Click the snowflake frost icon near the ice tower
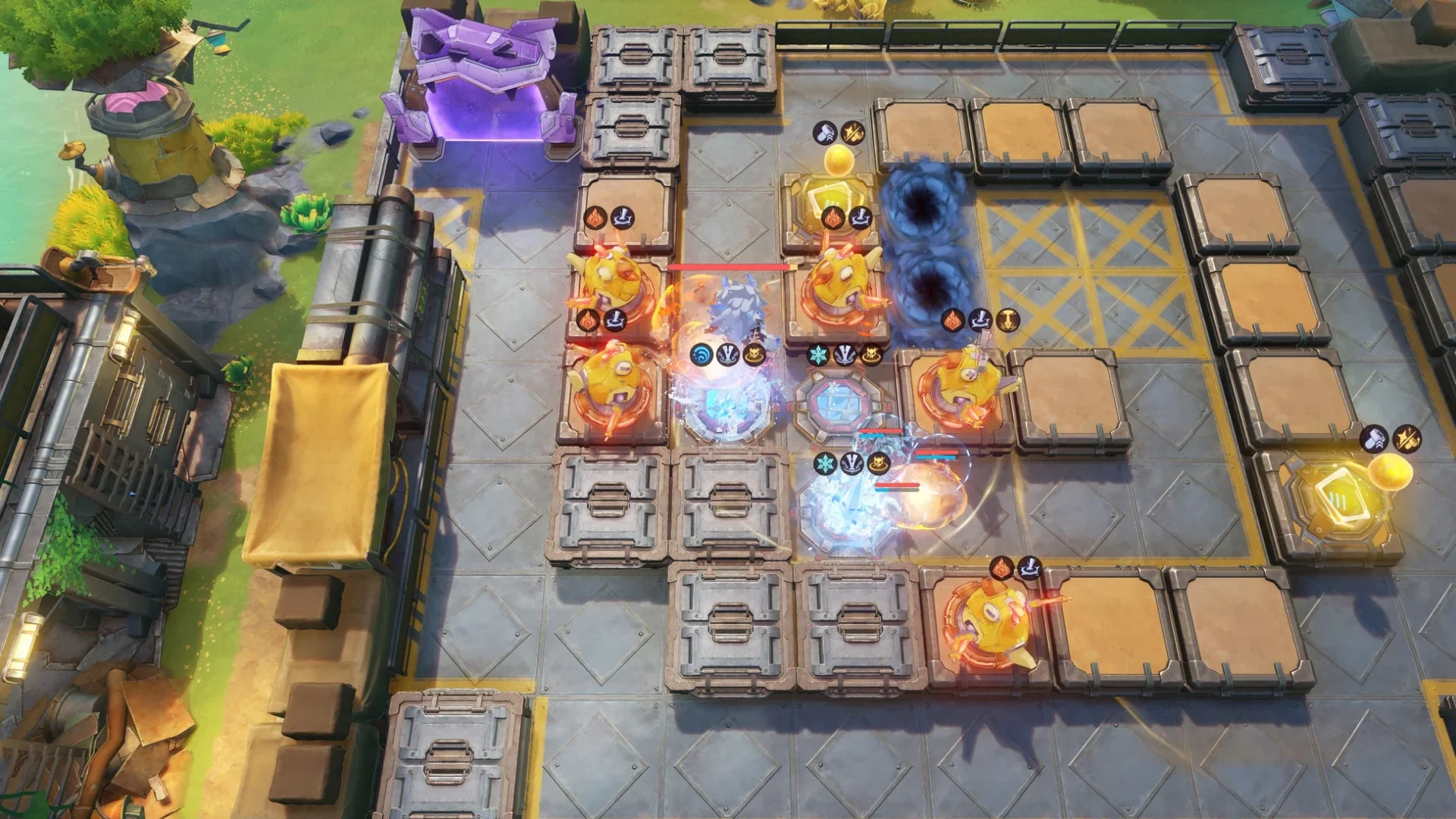 click(817, 354)
